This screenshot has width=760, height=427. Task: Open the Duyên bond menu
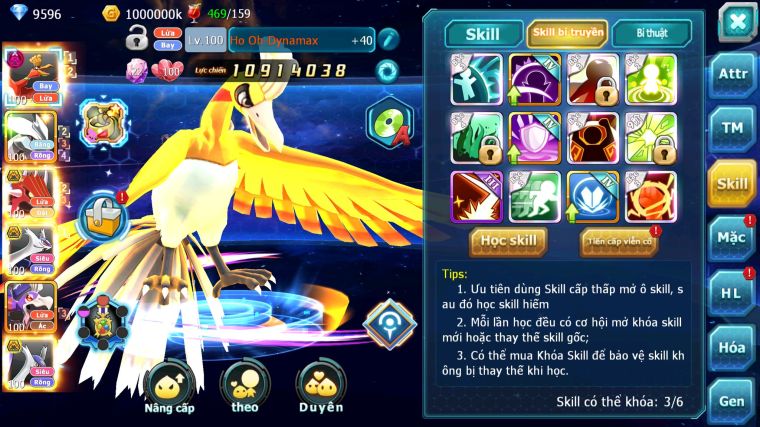[320, 387]
